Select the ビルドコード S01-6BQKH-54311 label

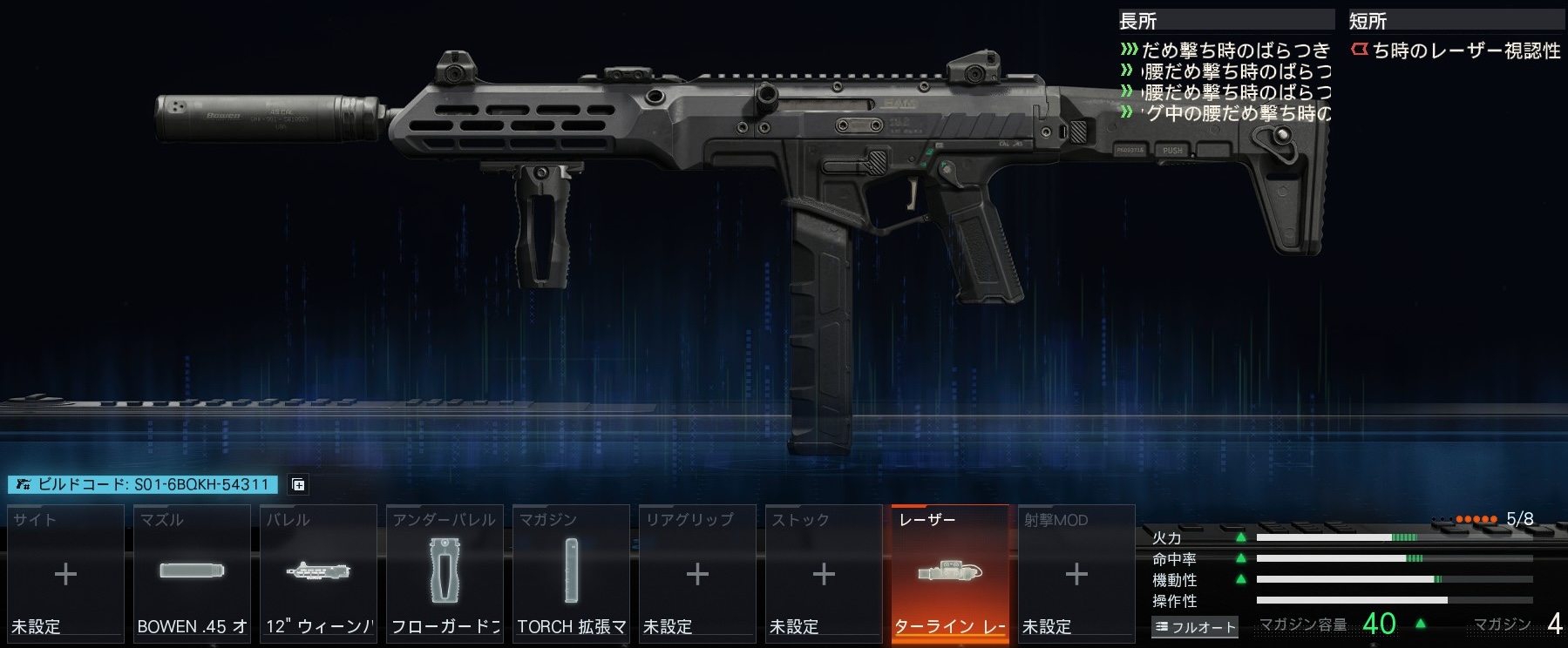click(143, 485)
